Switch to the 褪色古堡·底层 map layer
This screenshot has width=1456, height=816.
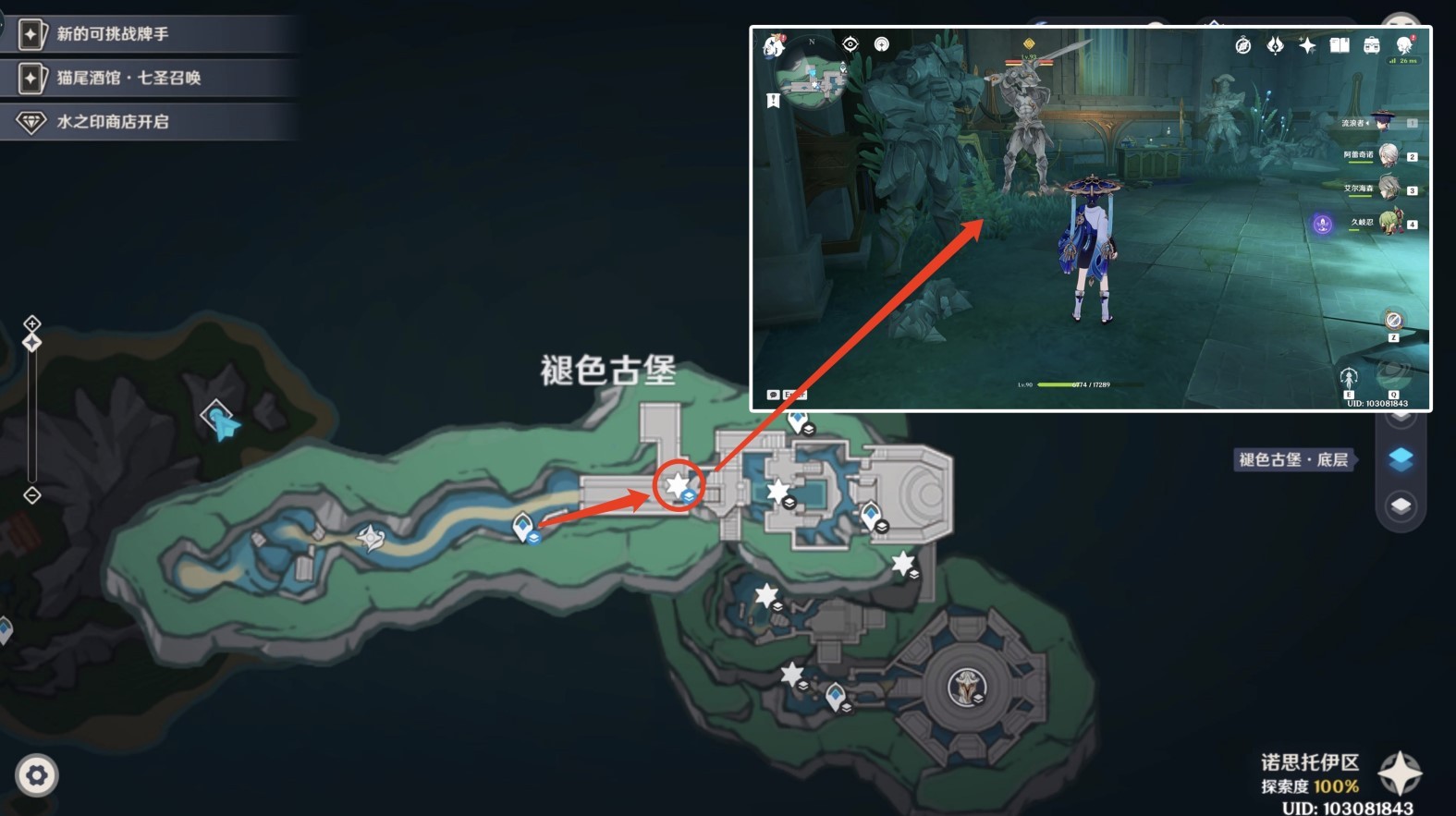(1401, 459)
